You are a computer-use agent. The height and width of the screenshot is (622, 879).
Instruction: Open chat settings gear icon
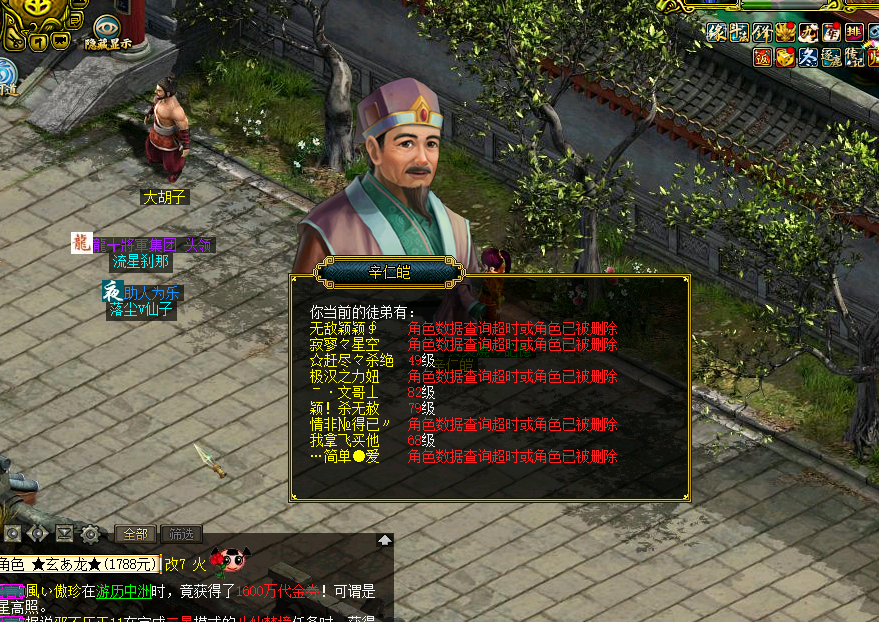point(90,533)
